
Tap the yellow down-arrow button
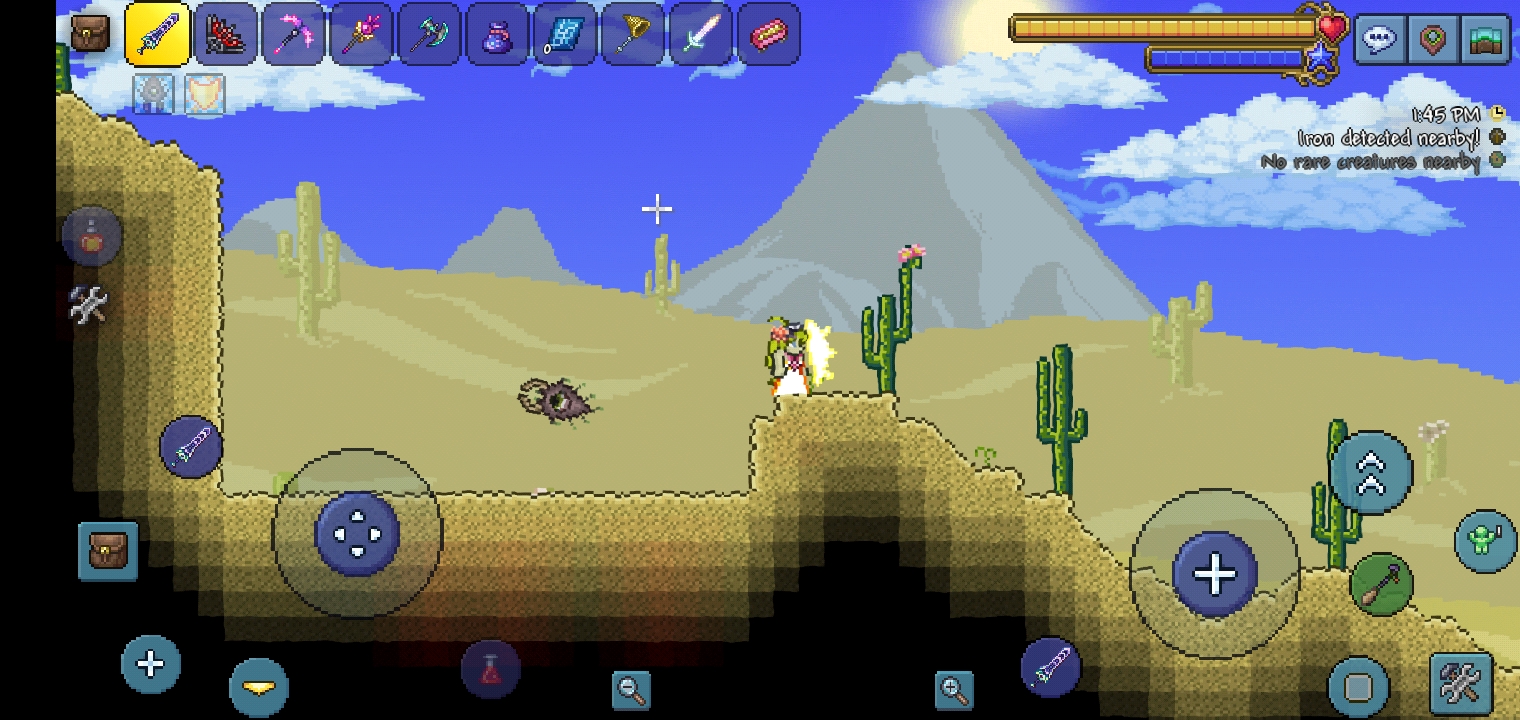pos(259,686)
